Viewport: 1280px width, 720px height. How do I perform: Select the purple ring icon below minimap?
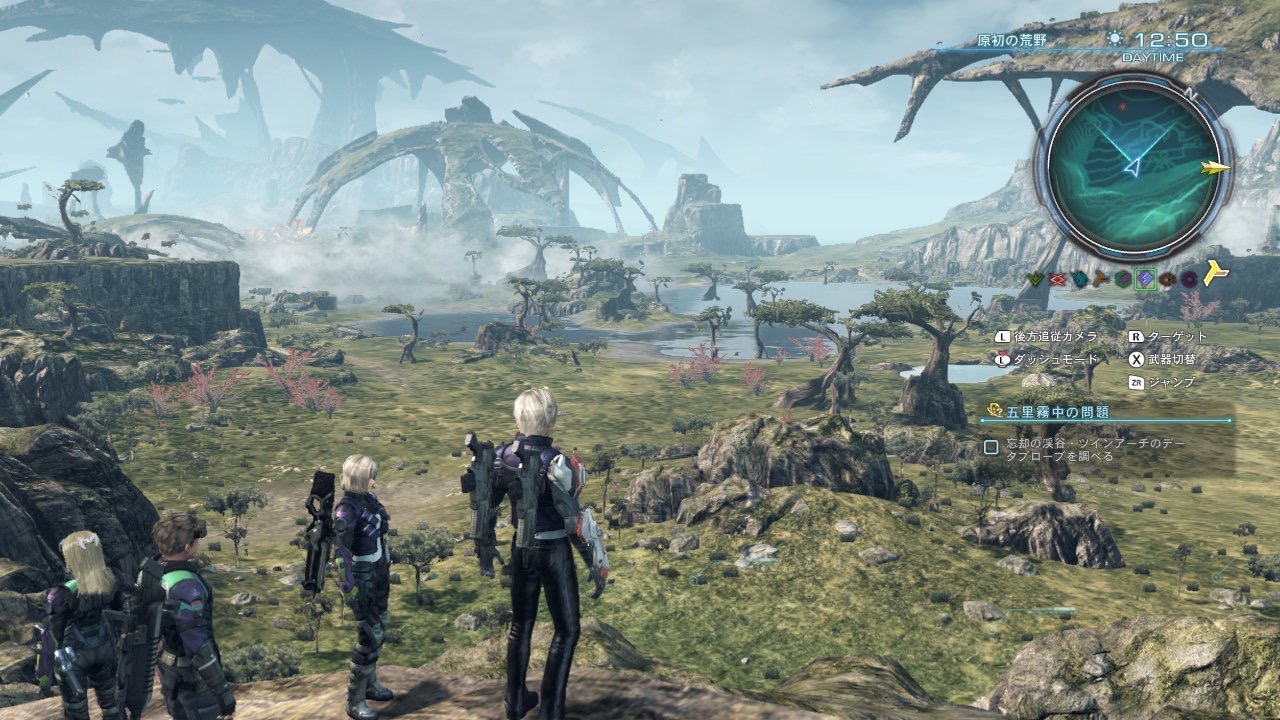coord(1189,279)
